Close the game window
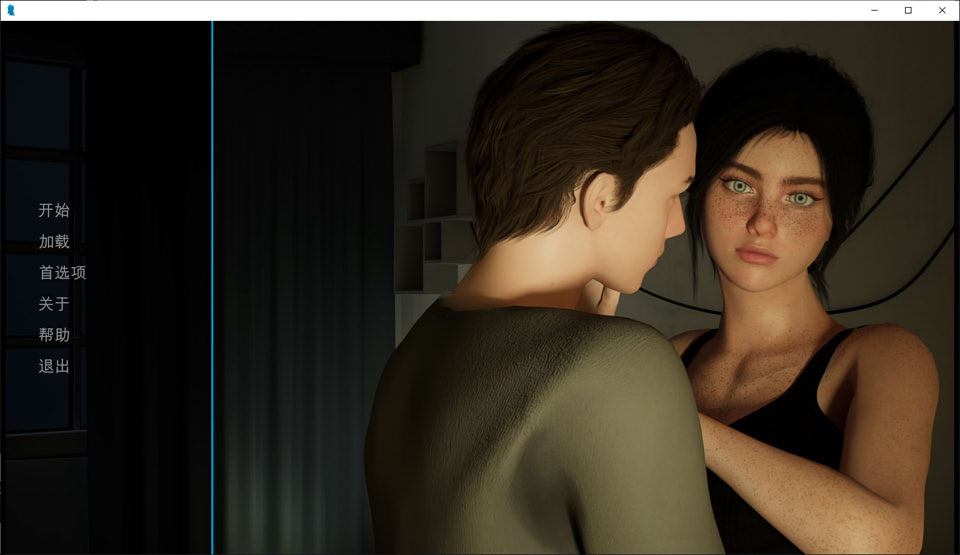The image size is (960, 555). [x=942, y=10]
